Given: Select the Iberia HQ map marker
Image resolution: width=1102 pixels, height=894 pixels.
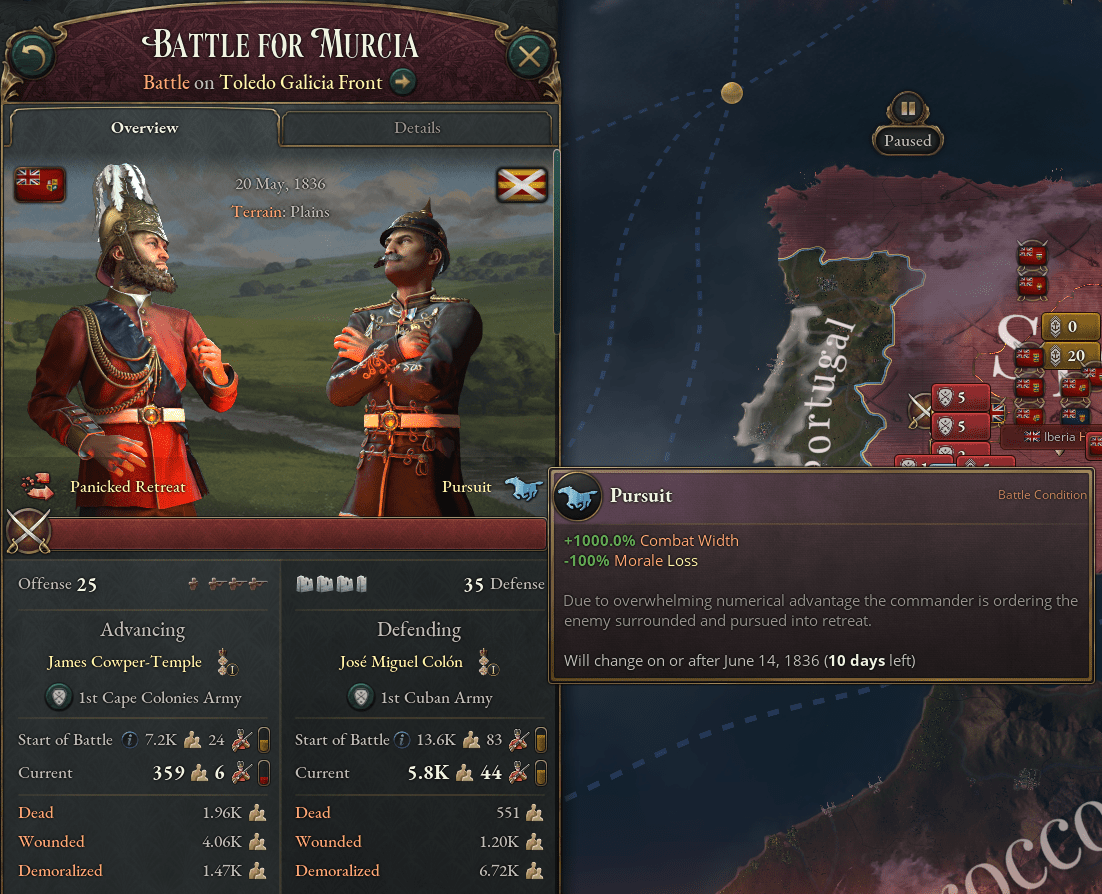Looking at the screenshot, I should [1050, 437].
